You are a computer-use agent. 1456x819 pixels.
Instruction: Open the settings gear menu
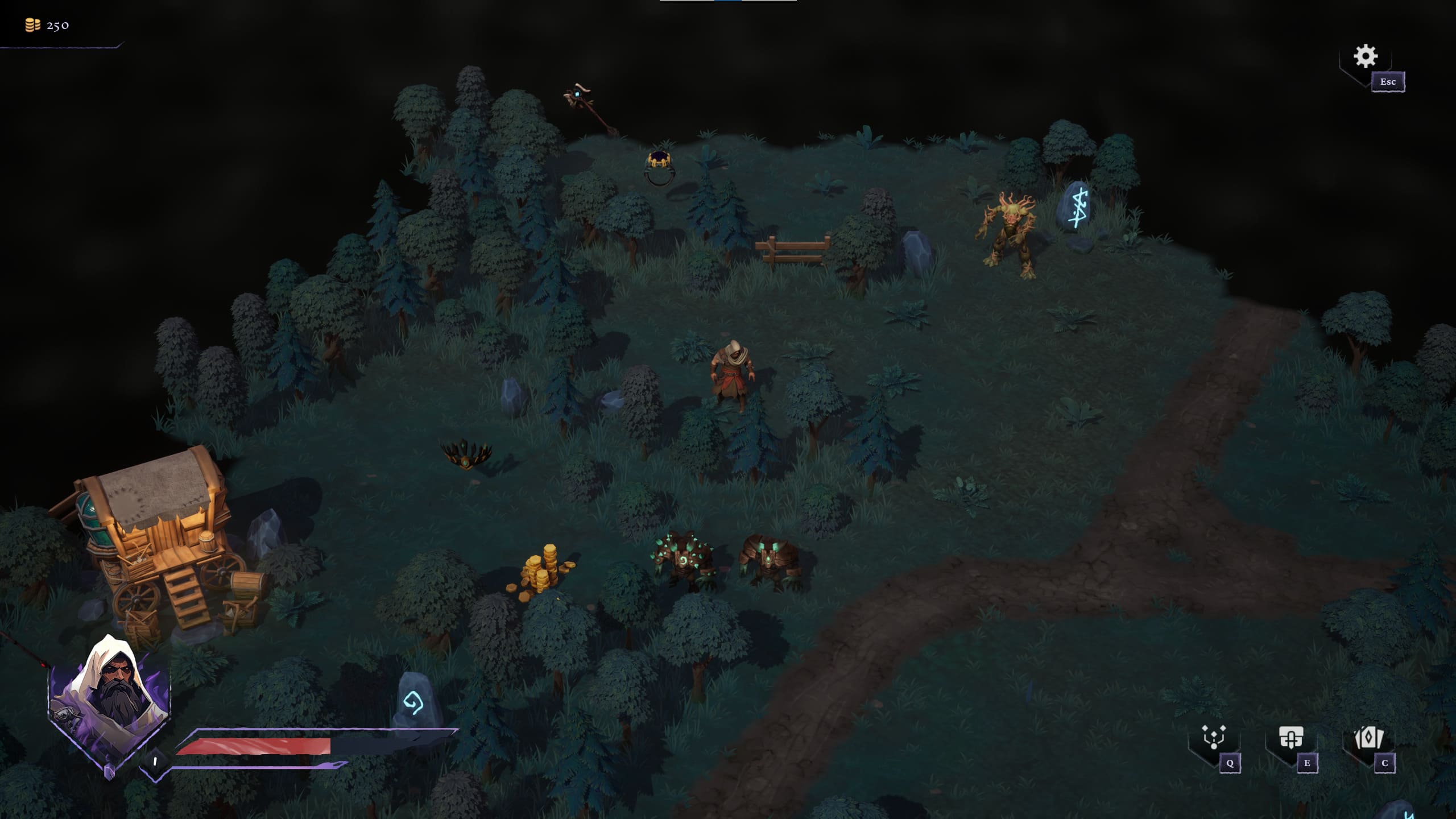tap(1365, 57)
